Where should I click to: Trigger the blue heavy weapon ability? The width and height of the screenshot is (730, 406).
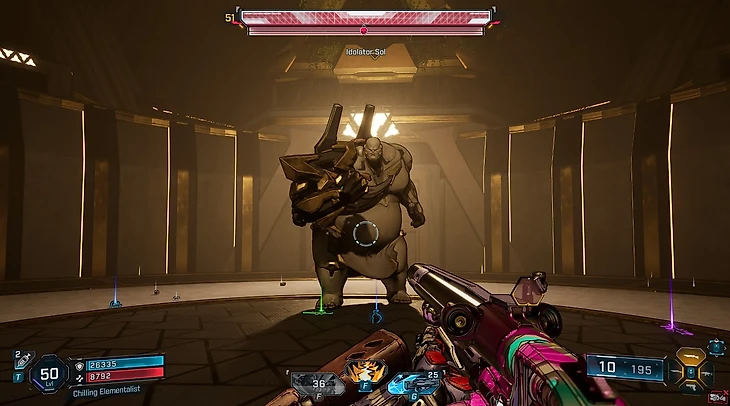tap(408, 381)
